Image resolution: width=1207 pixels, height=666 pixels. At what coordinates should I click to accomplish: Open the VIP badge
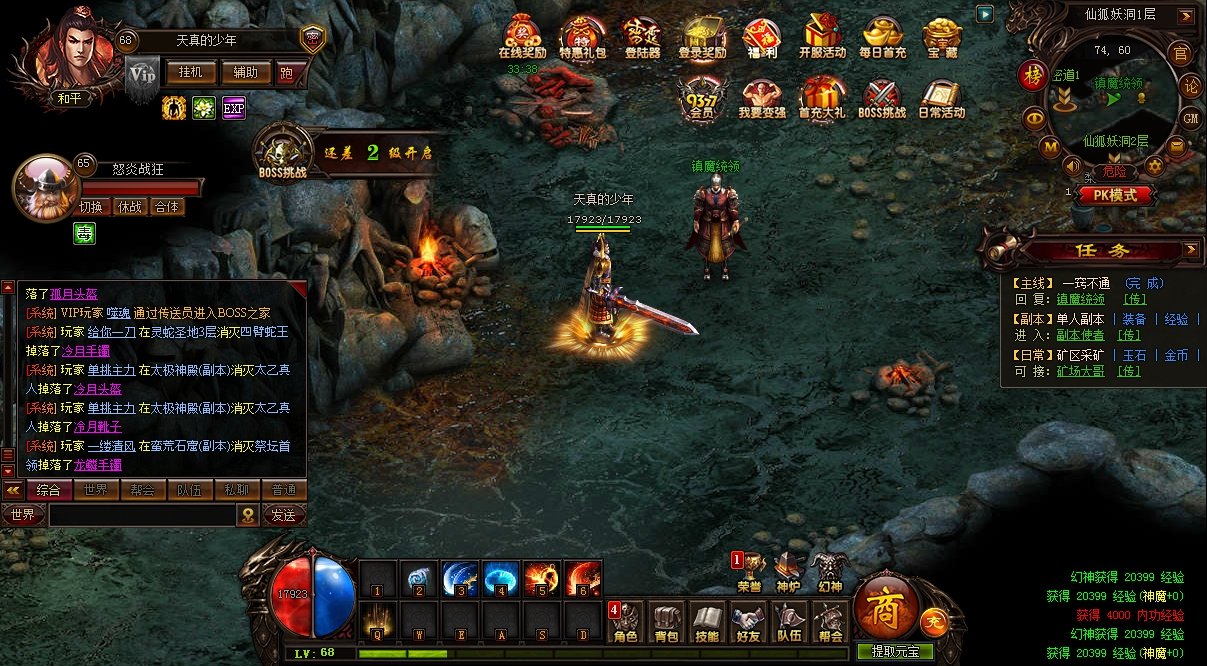coord(142,75)
